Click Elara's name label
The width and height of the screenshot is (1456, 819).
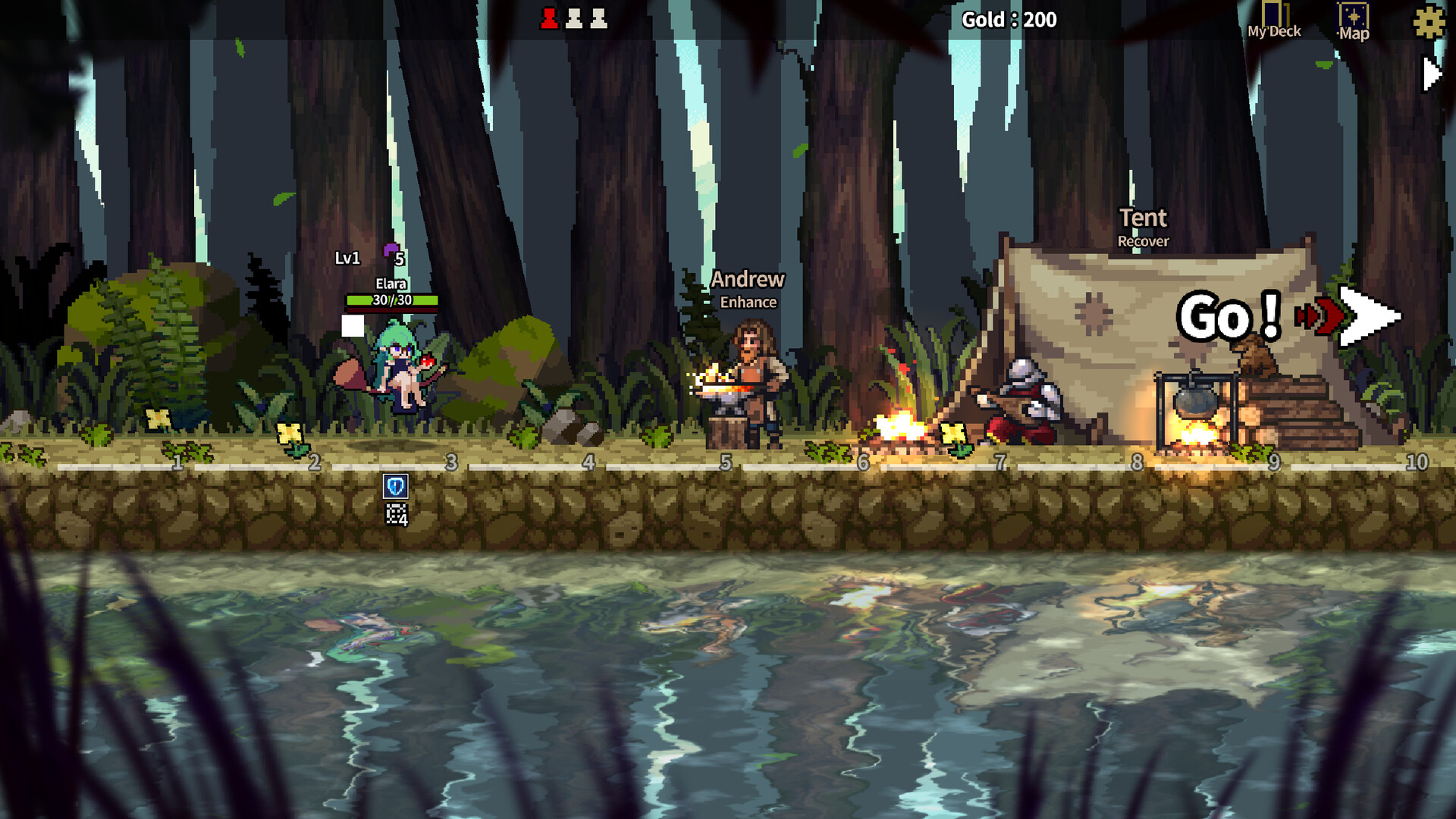tap(390, 283)
